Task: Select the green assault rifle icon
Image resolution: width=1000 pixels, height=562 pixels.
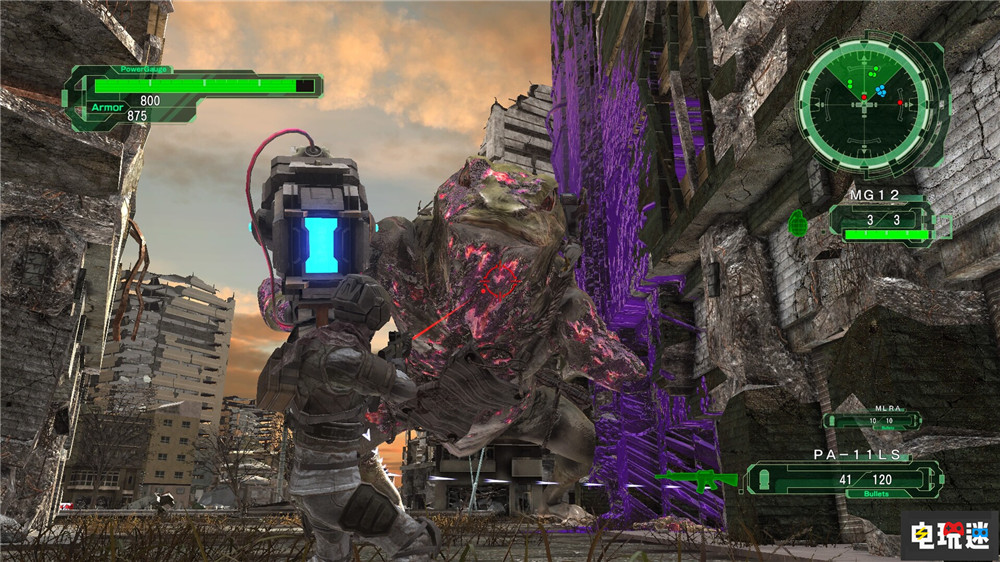Action: (696, 480)
